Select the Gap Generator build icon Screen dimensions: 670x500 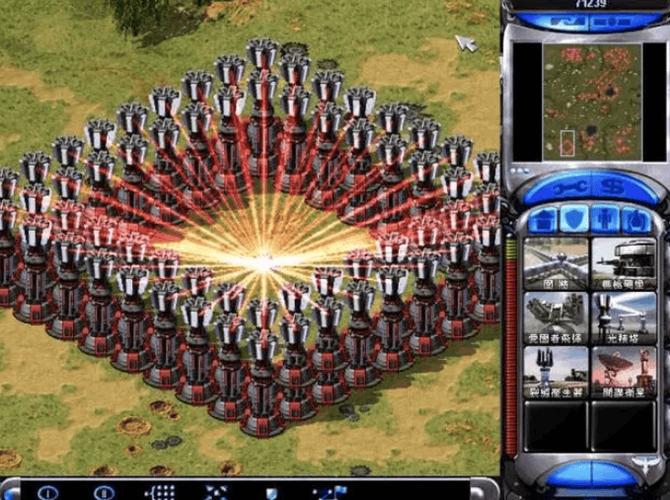click(556, 371)
